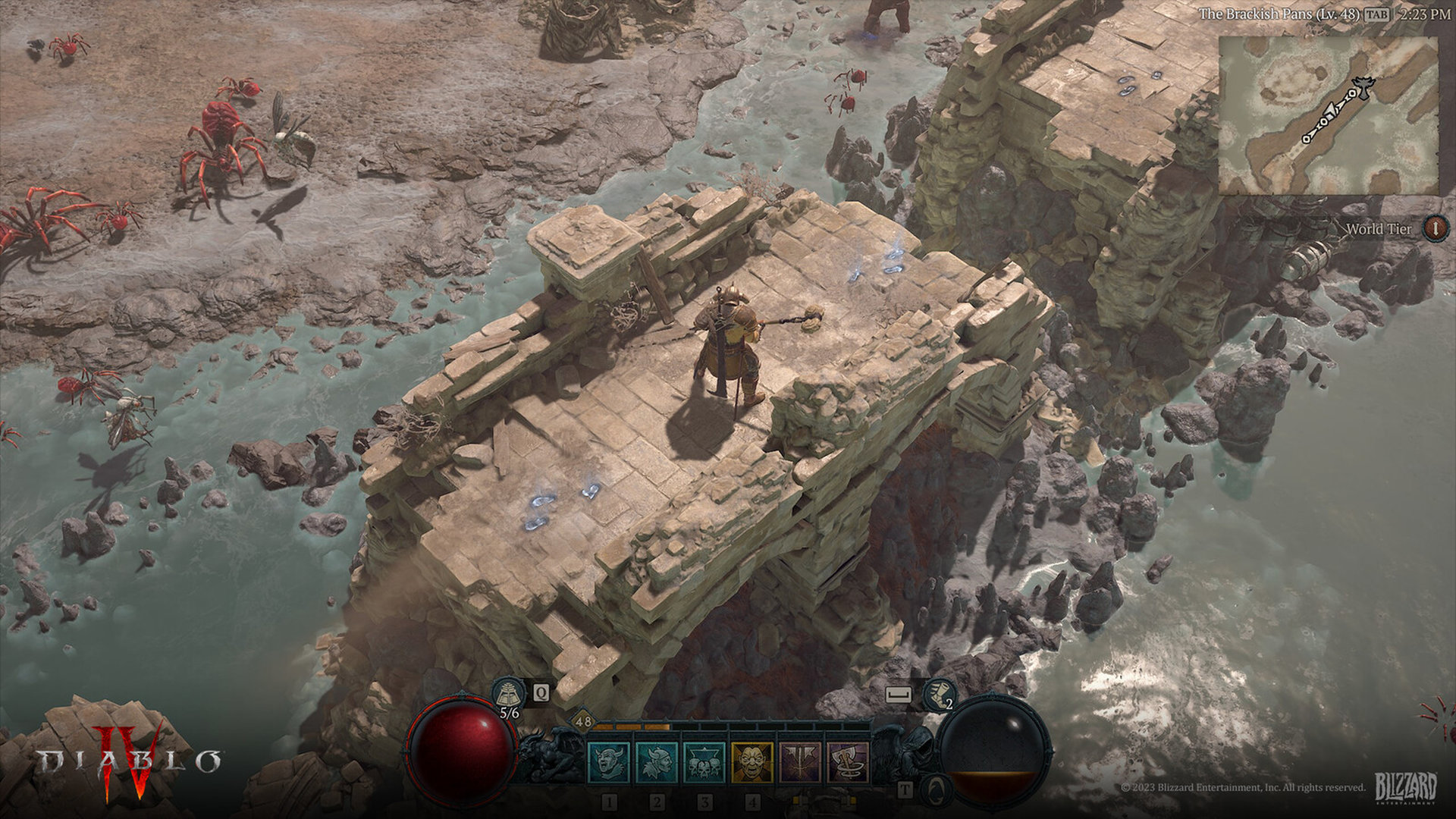Viewport: 1456px width, 819px height.
Task: Activate the shouting horned barbarian skill
Action: [609, 762]
